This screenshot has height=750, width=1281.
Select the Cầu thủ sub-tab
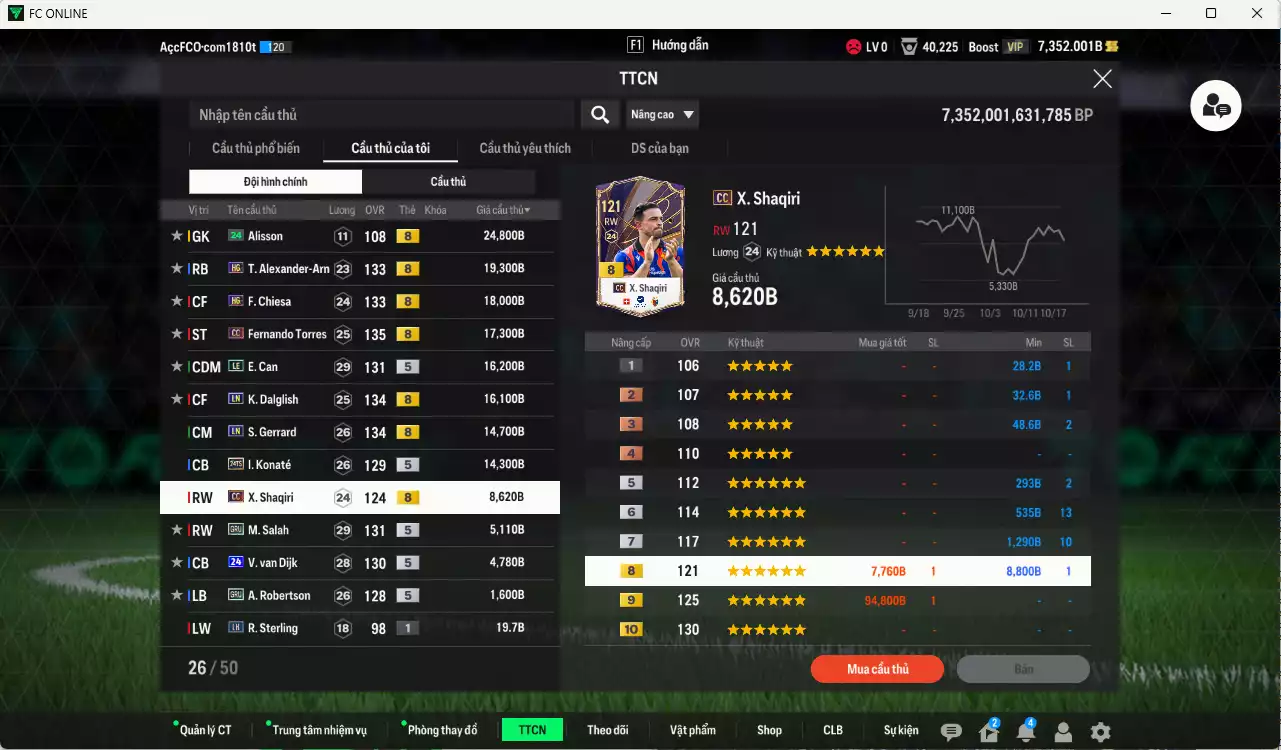point(448,182)
